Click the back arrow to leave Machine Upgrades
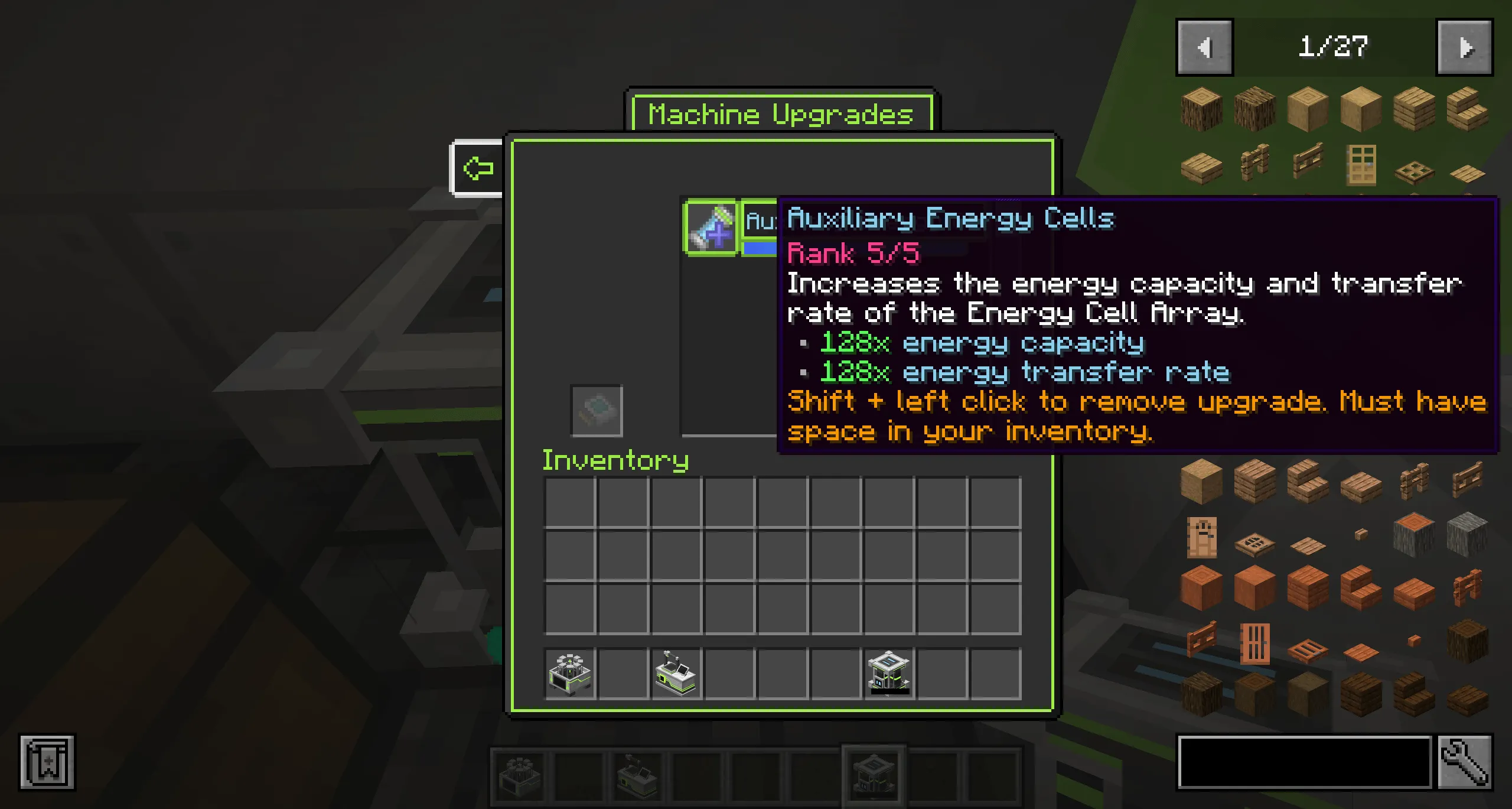This screenshot has height=809, width=1512. (478, 168)
